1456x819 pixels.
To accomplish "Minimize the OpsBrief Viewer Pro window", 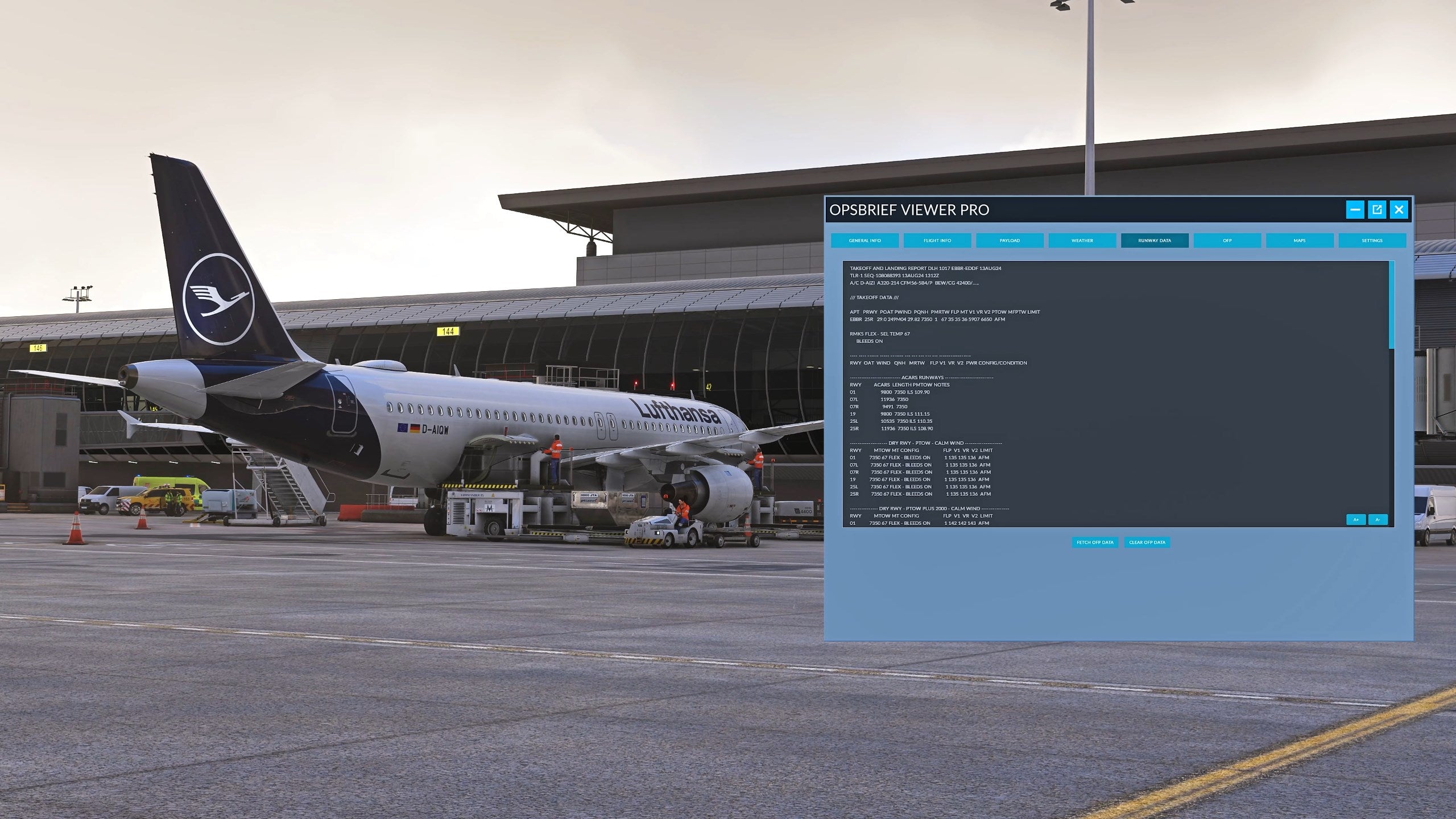I will click(1356, 210).
